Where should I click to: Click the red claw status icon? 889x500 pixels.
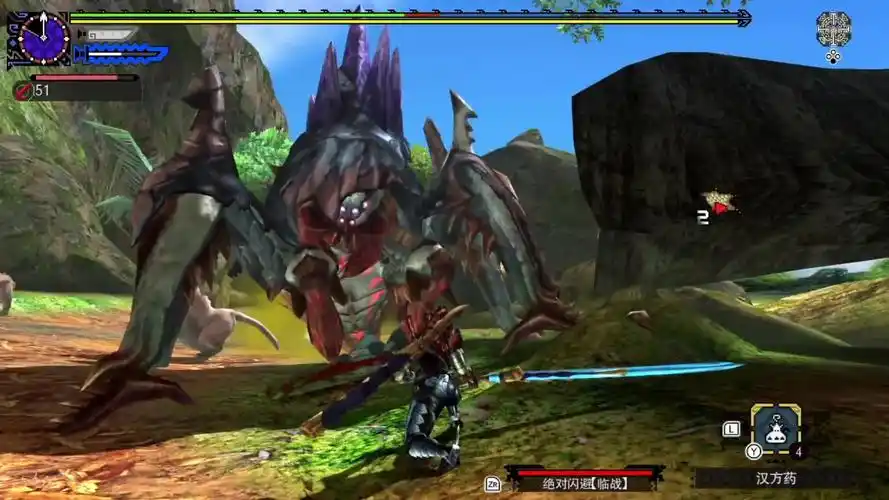(21, 90)
